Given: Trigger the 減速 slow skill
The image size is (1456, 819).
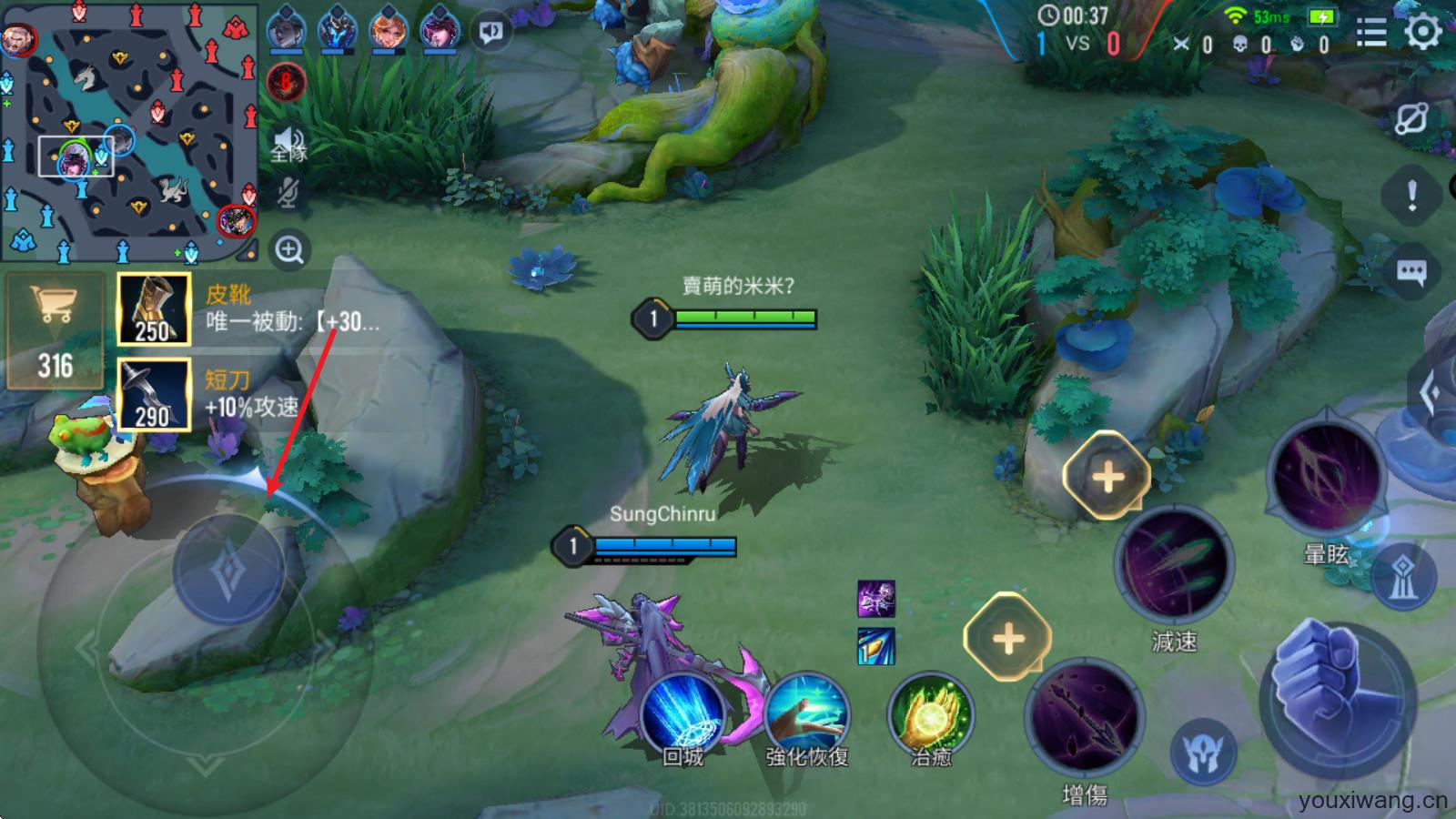Looking at the screenshot, I should tap(1173, 564).
